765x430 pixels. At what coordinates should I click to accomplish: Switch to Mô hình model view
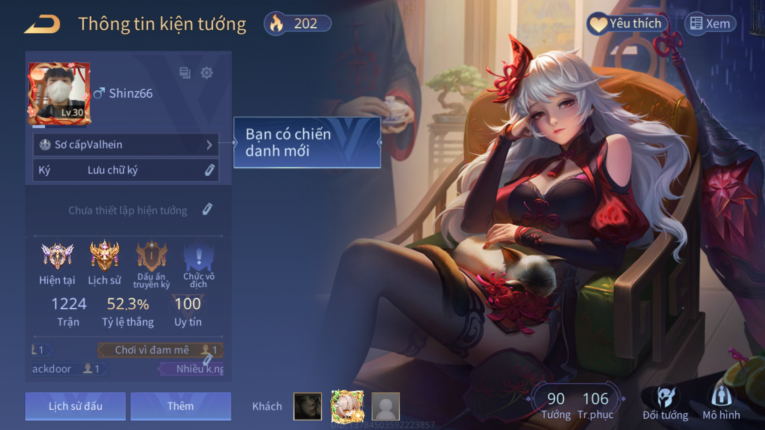coord(721,402)
